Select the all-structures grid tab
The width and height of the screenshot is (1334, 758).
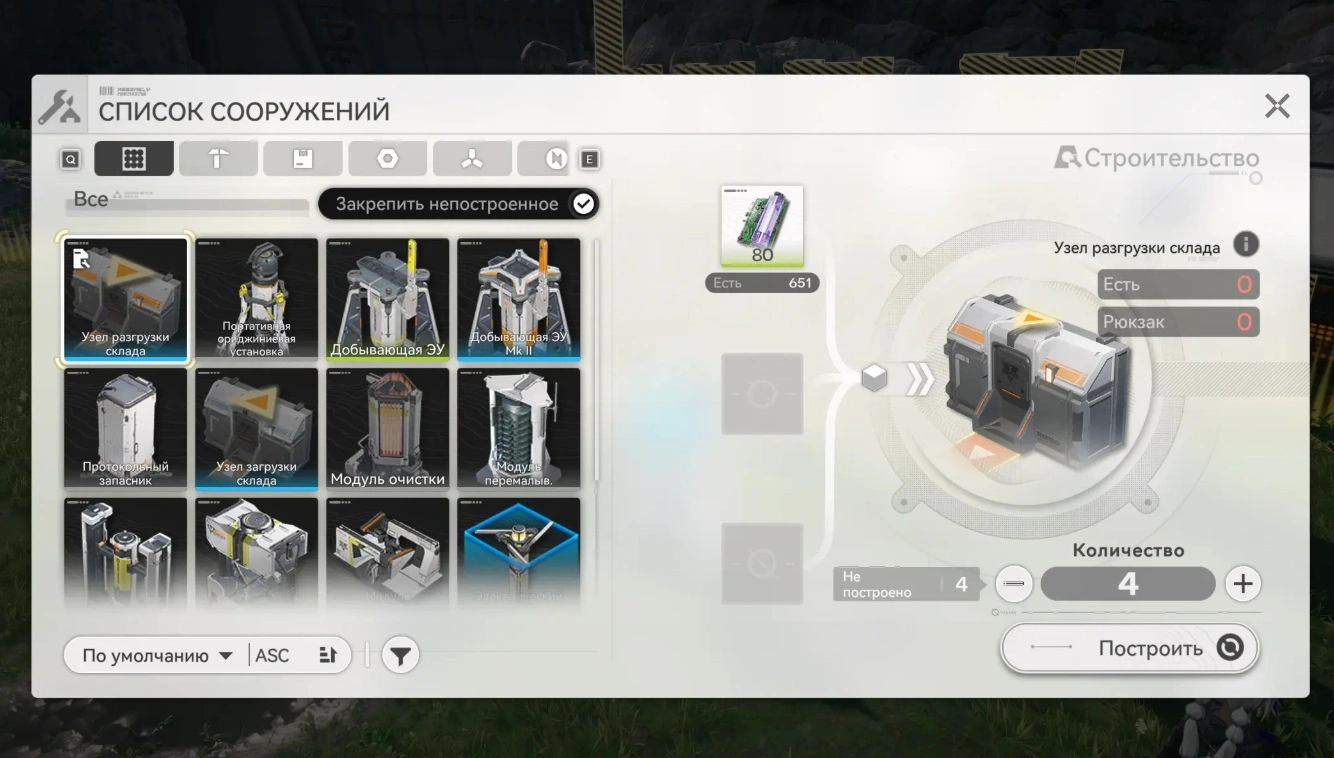point(134,159)
